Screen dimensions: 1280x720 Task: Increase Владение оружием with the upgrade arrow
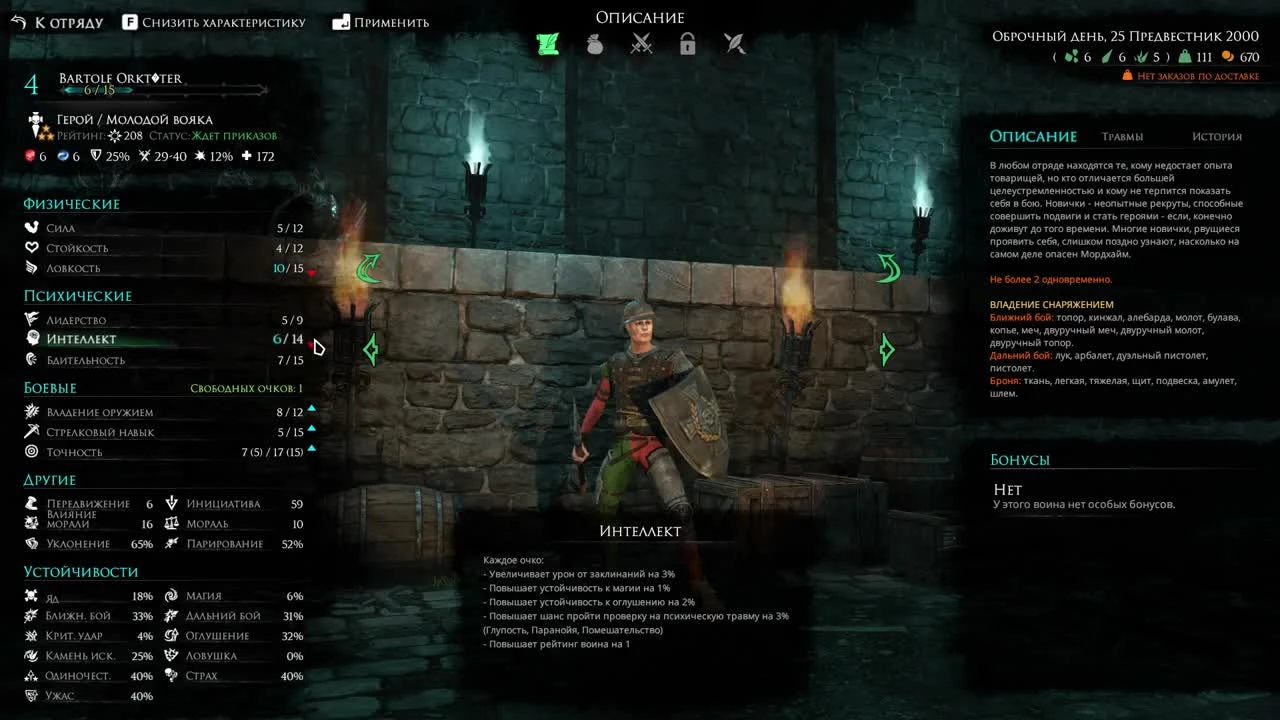(x=310, y=408)
